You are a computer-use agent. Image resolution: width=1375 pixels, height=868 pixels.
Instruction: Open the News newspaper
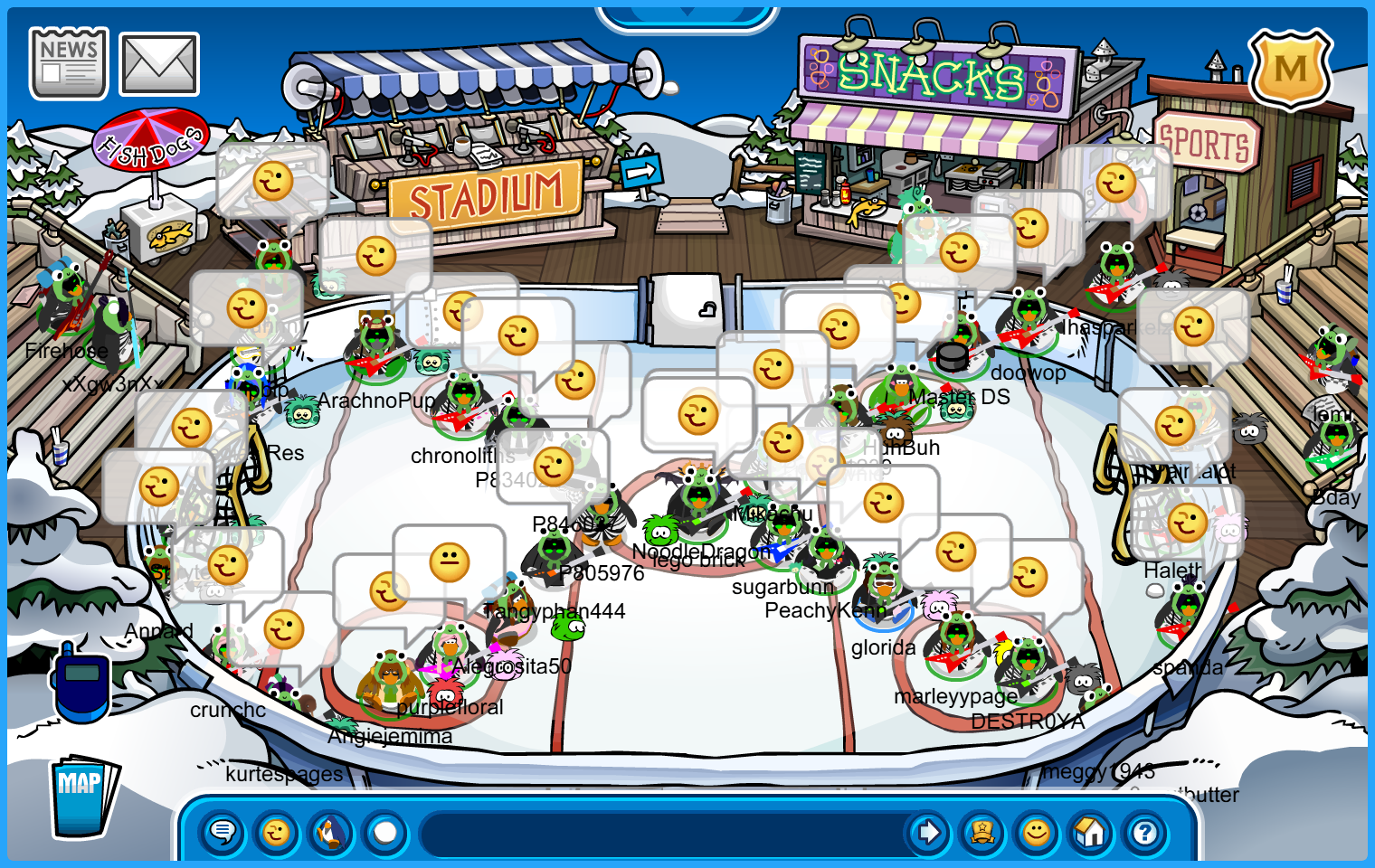69,63
